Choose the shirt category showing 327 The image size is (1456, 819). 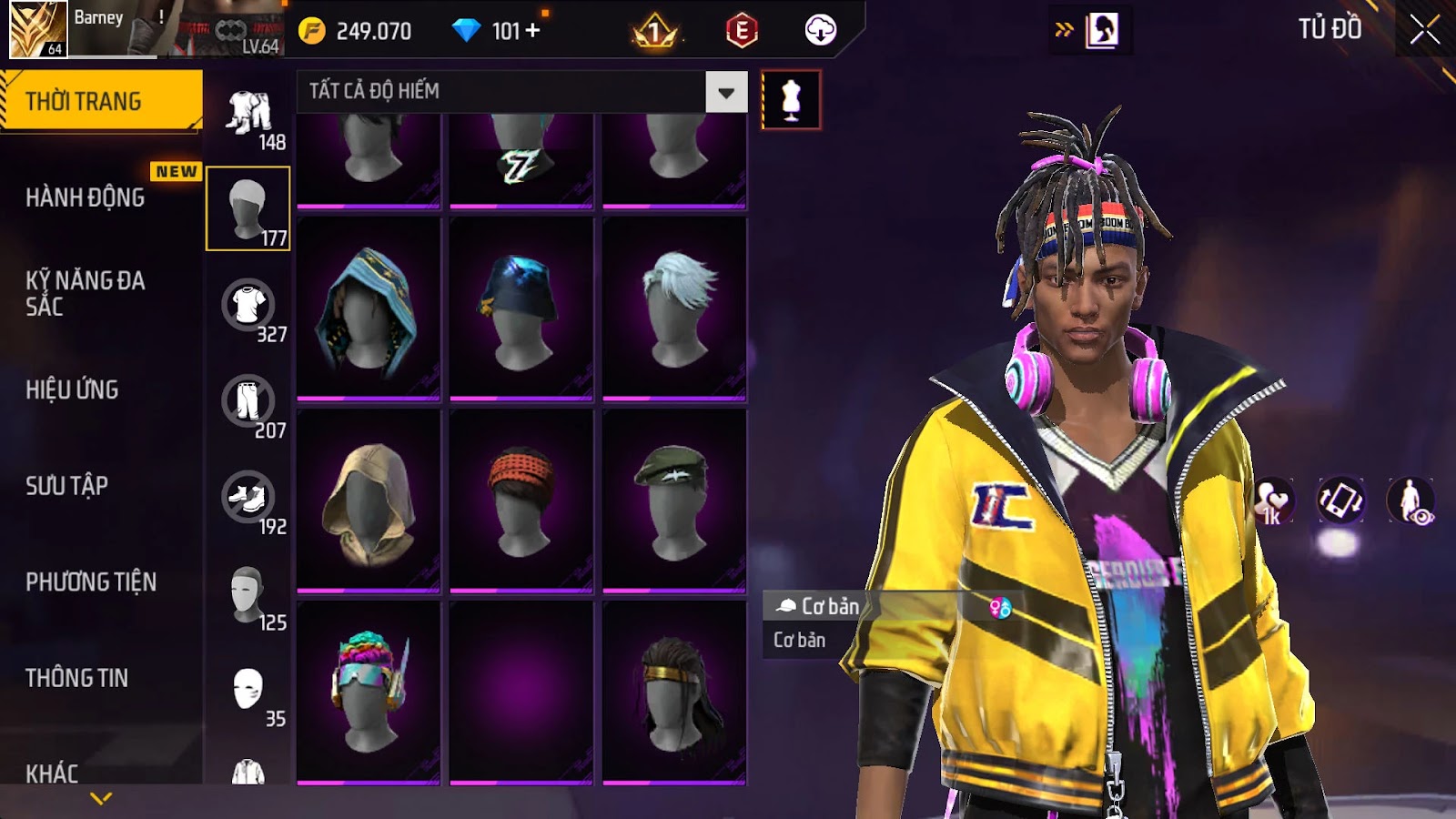248,306
